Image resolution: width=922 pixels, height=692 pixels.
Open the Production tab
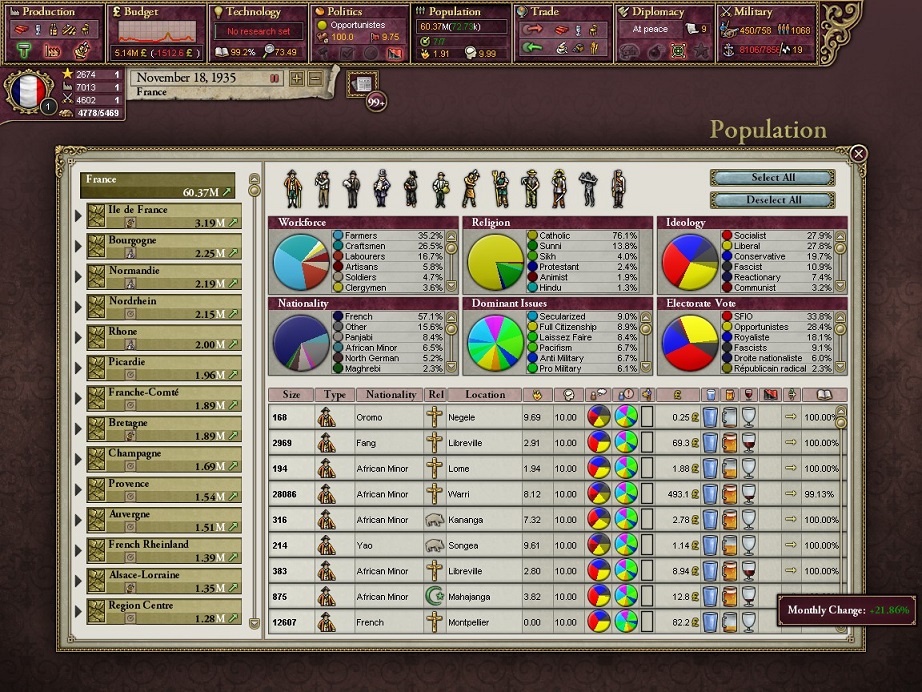(x=52, y=12)
